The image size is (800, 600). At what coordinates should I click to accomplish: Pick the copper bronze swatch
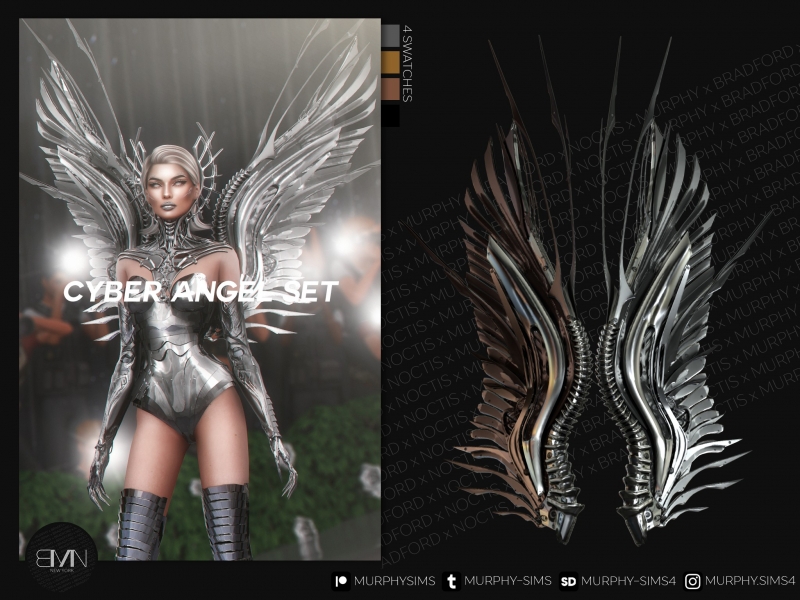coord(391,91)
